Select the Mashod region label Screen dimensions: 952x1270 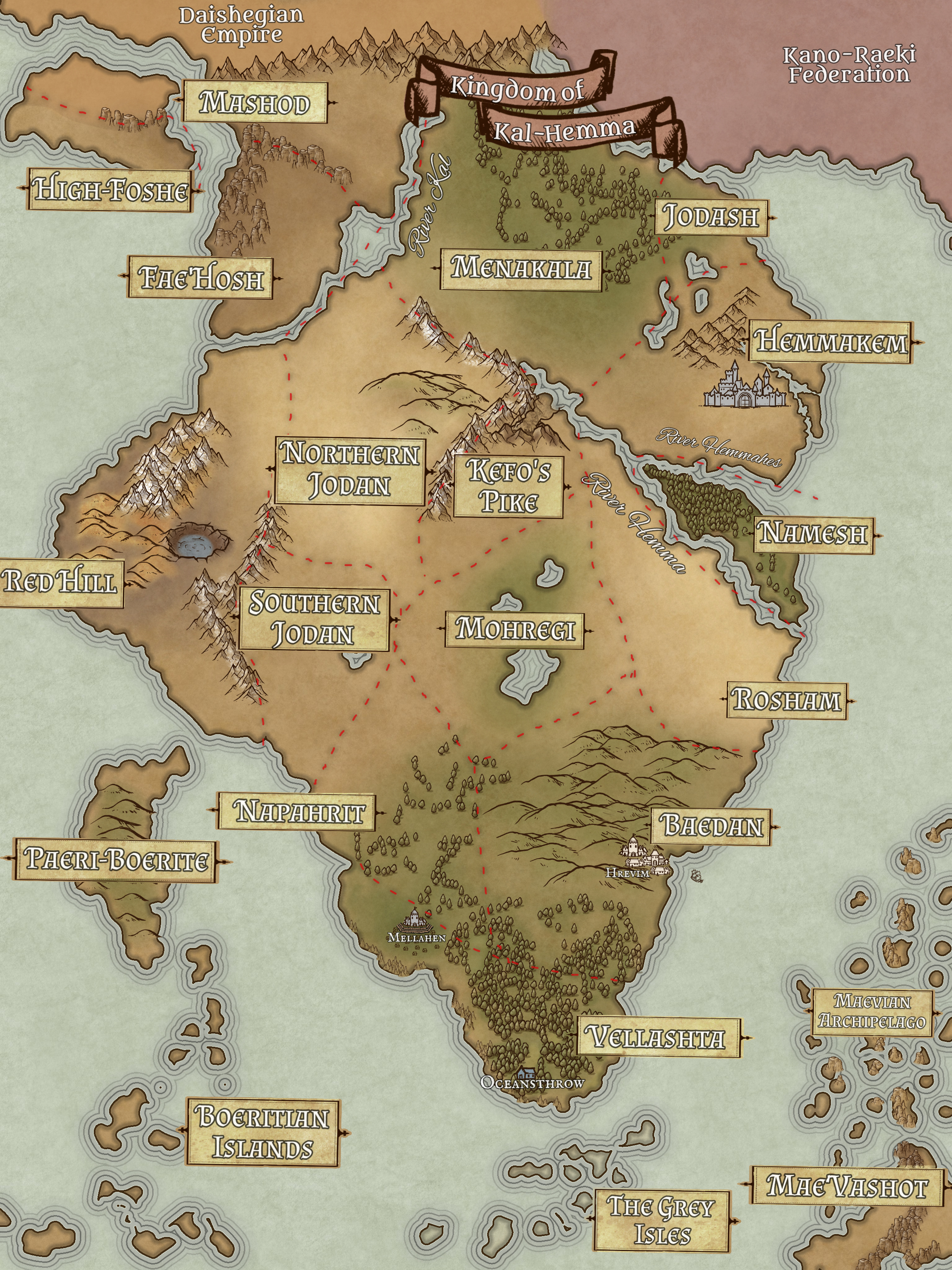(x=255, y=102)
